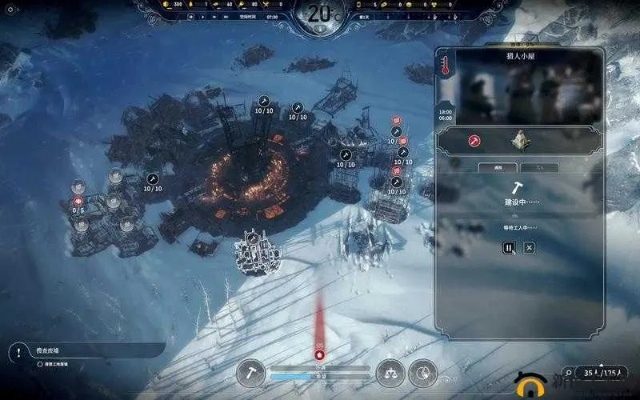Open the Book of Laws scales button

point(390,372)
